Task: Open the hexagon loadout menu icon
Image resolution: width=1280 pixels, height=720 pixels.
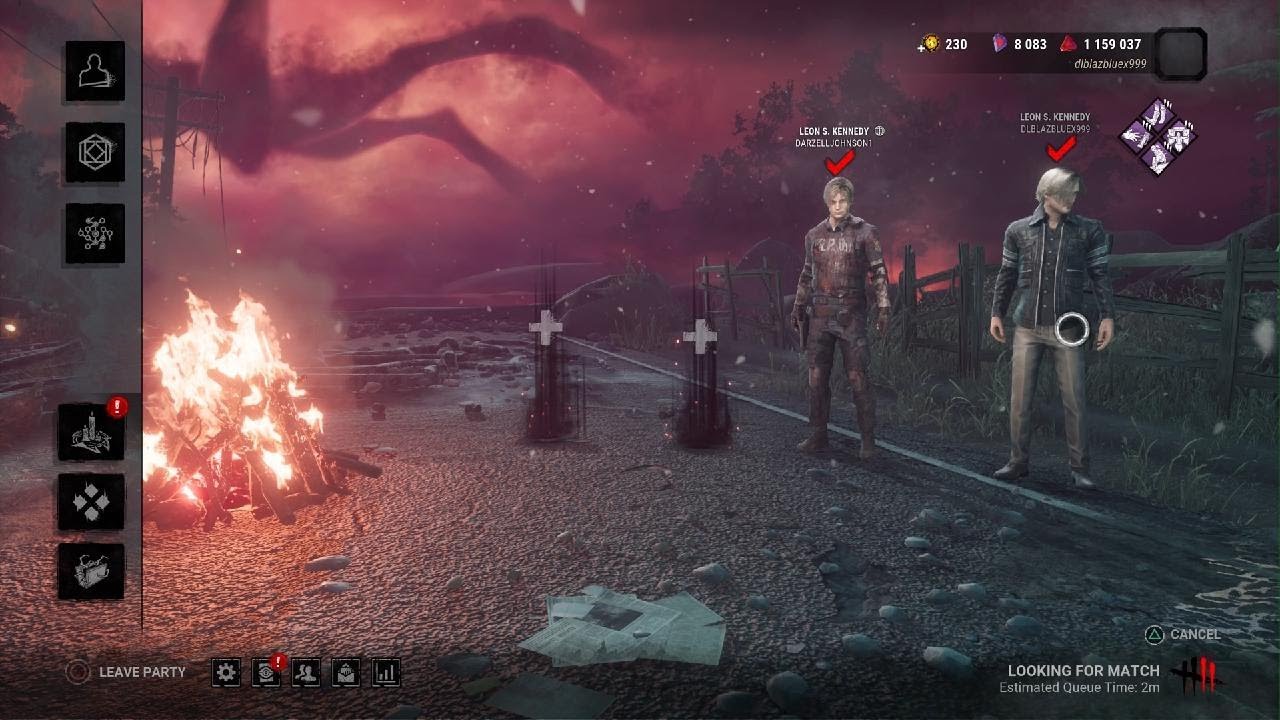Action: point(96,152)
